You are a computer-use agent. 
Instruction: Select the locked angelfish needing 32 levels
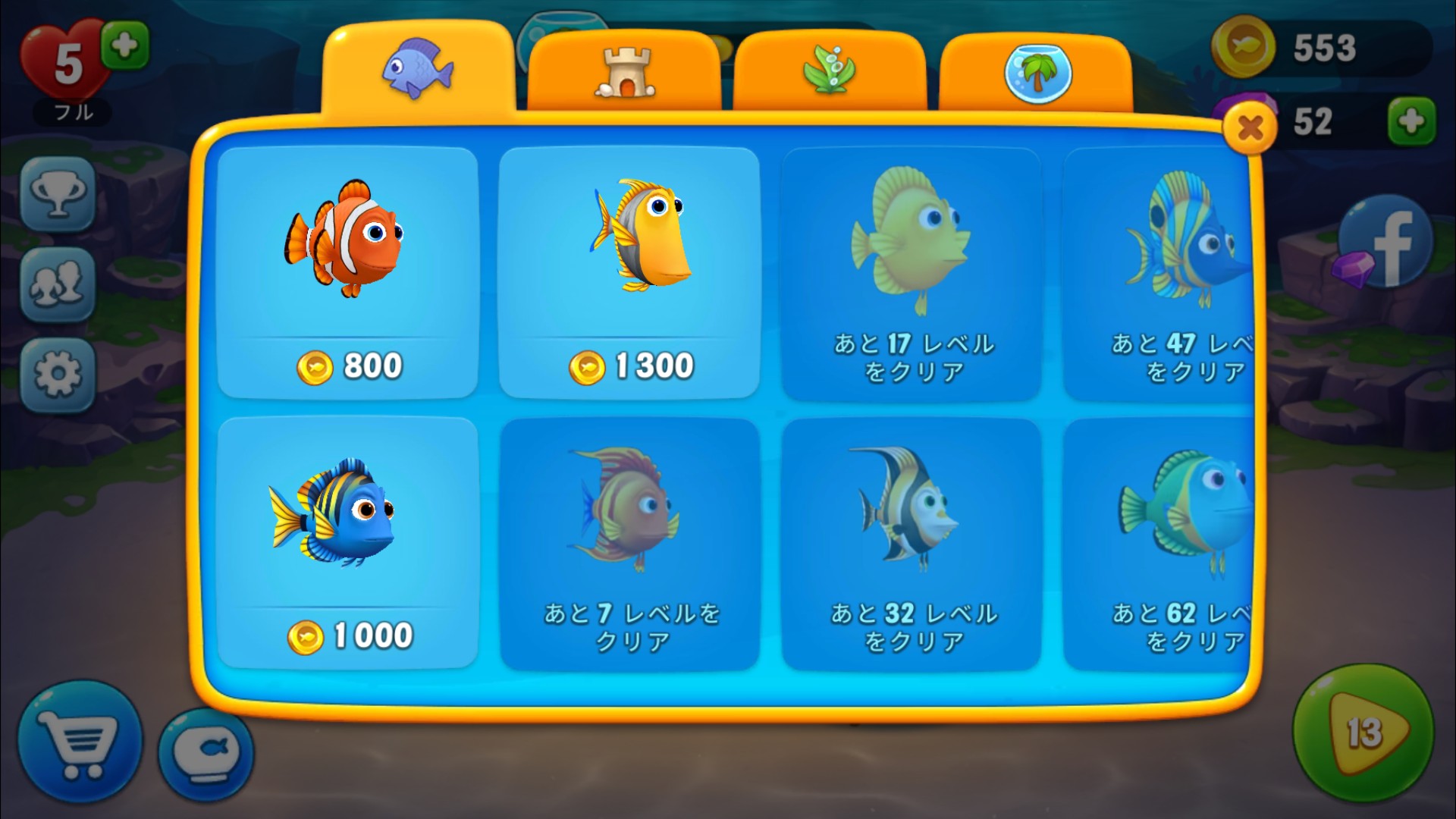point(911,542)
